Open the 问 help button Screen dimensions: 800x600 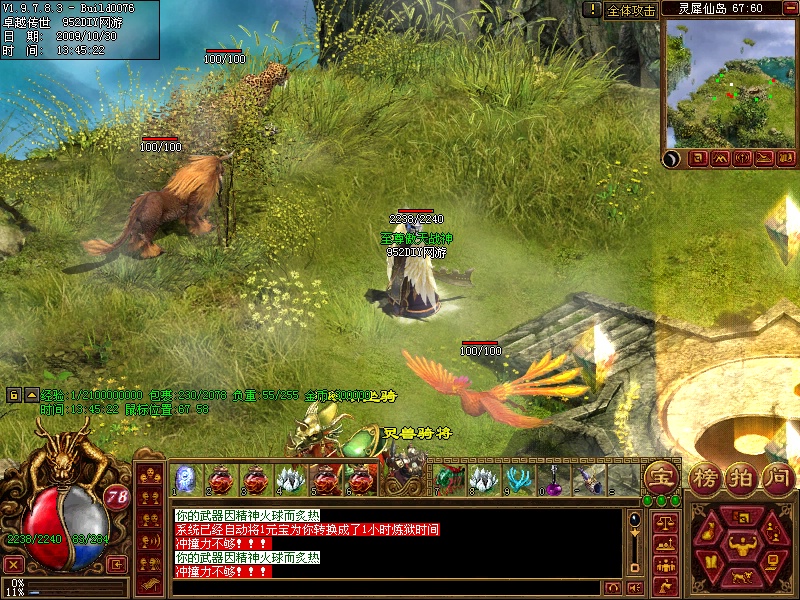point(777,479)
